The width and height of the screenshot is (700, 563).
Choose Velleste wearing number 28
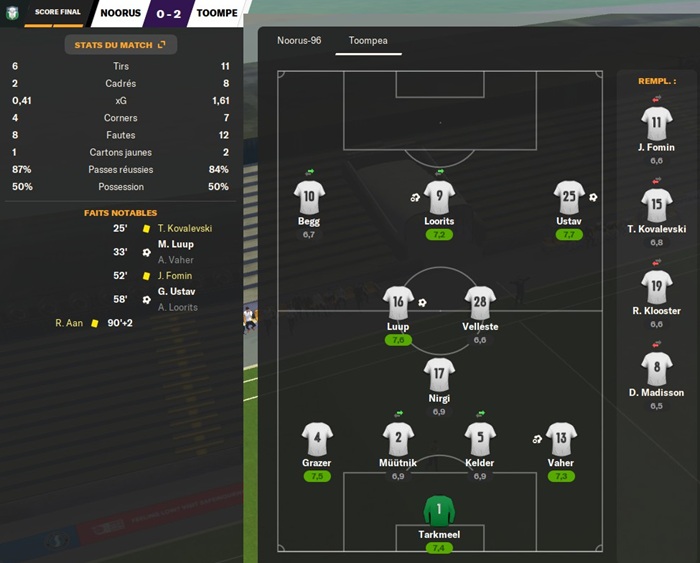480,303
